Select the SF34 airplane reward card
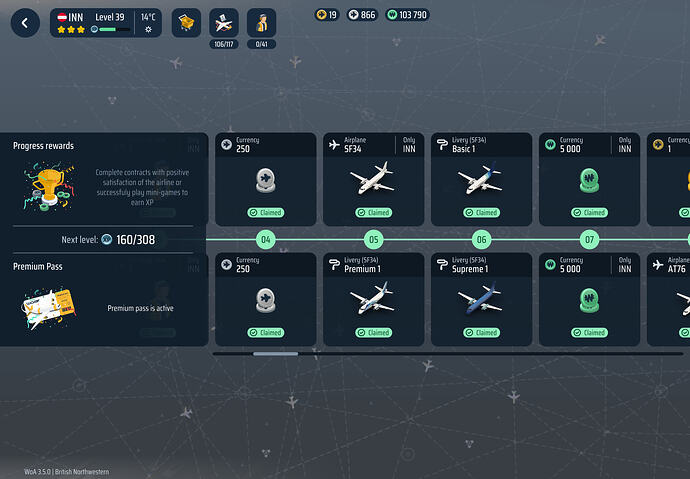 click(x=371, y=178)
